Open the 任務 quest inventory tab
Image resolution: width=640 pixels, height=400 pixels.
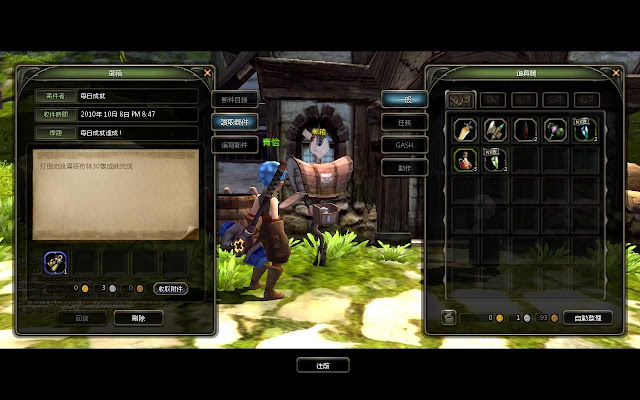point(404,122)
